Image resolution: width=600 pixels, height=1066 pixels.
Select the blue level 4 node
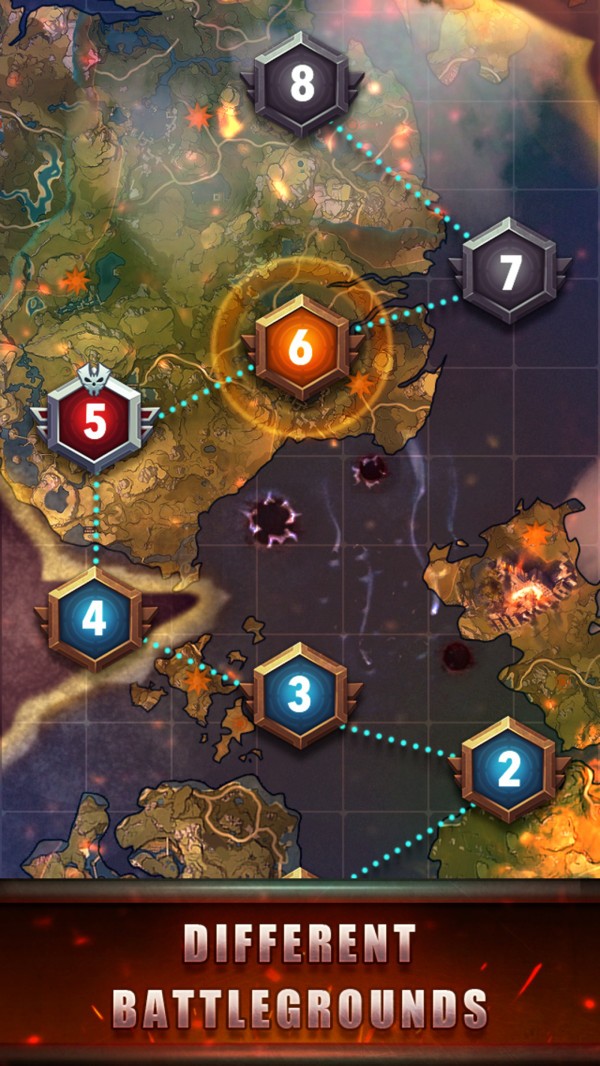click(x=94, y=619)
